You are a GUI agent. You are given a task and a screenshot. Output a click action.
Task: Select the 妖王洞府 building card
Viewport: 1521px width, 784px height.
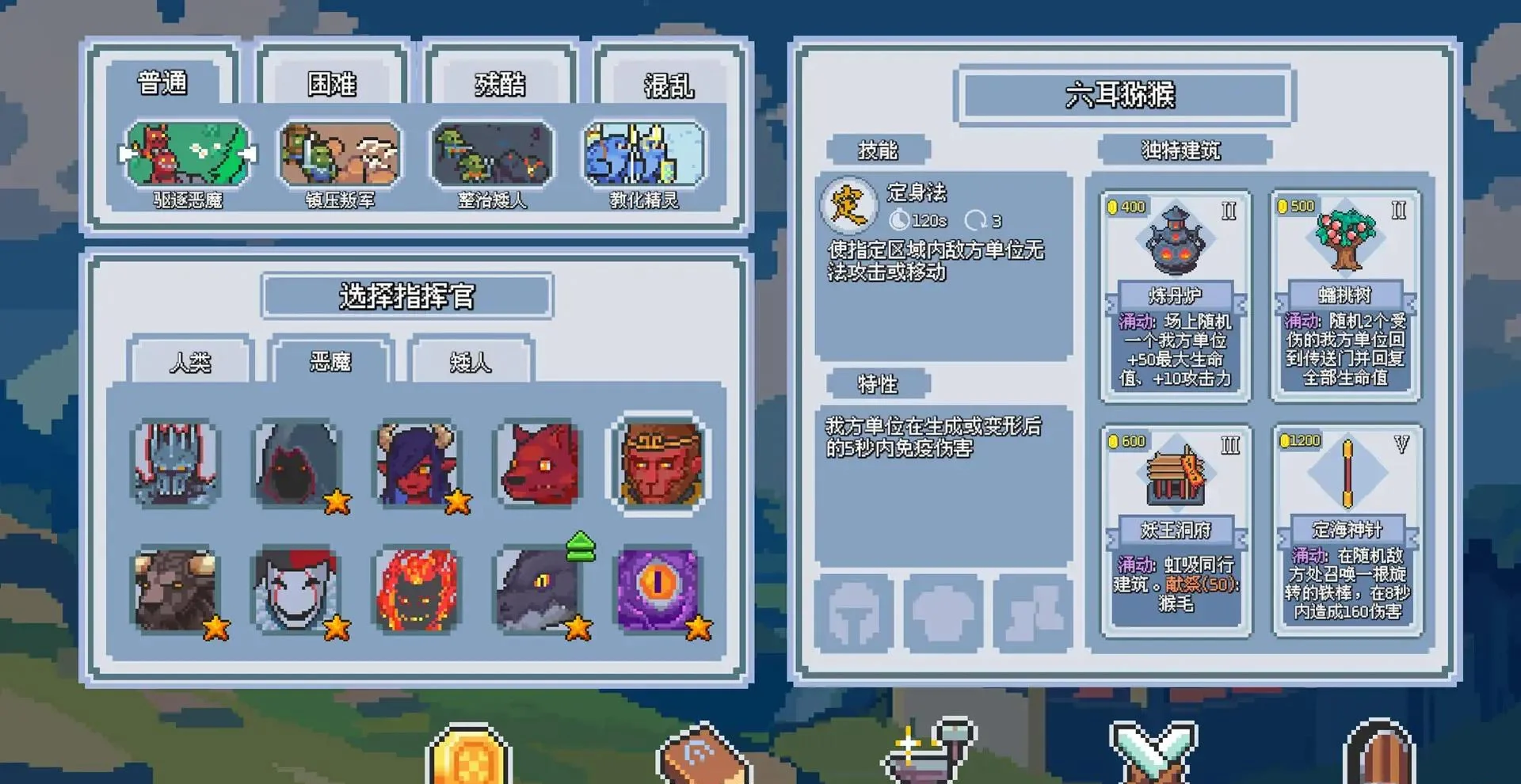1175,531
